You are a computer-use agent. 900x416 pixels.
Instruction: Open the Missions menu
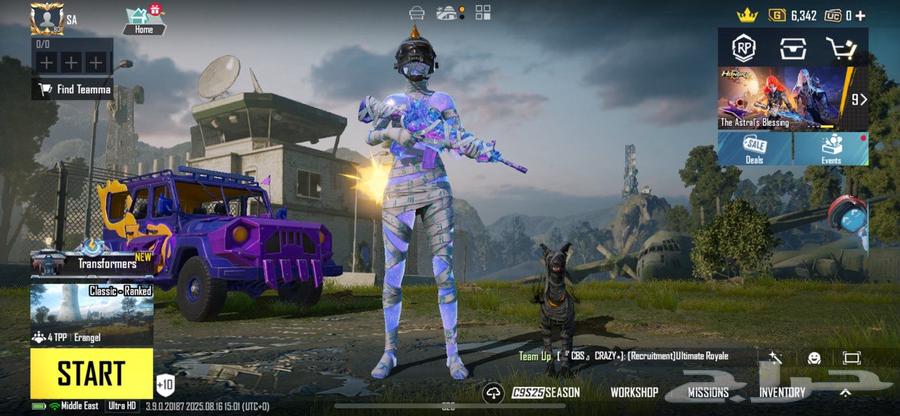pyautogui.click(x=708, y=393)
